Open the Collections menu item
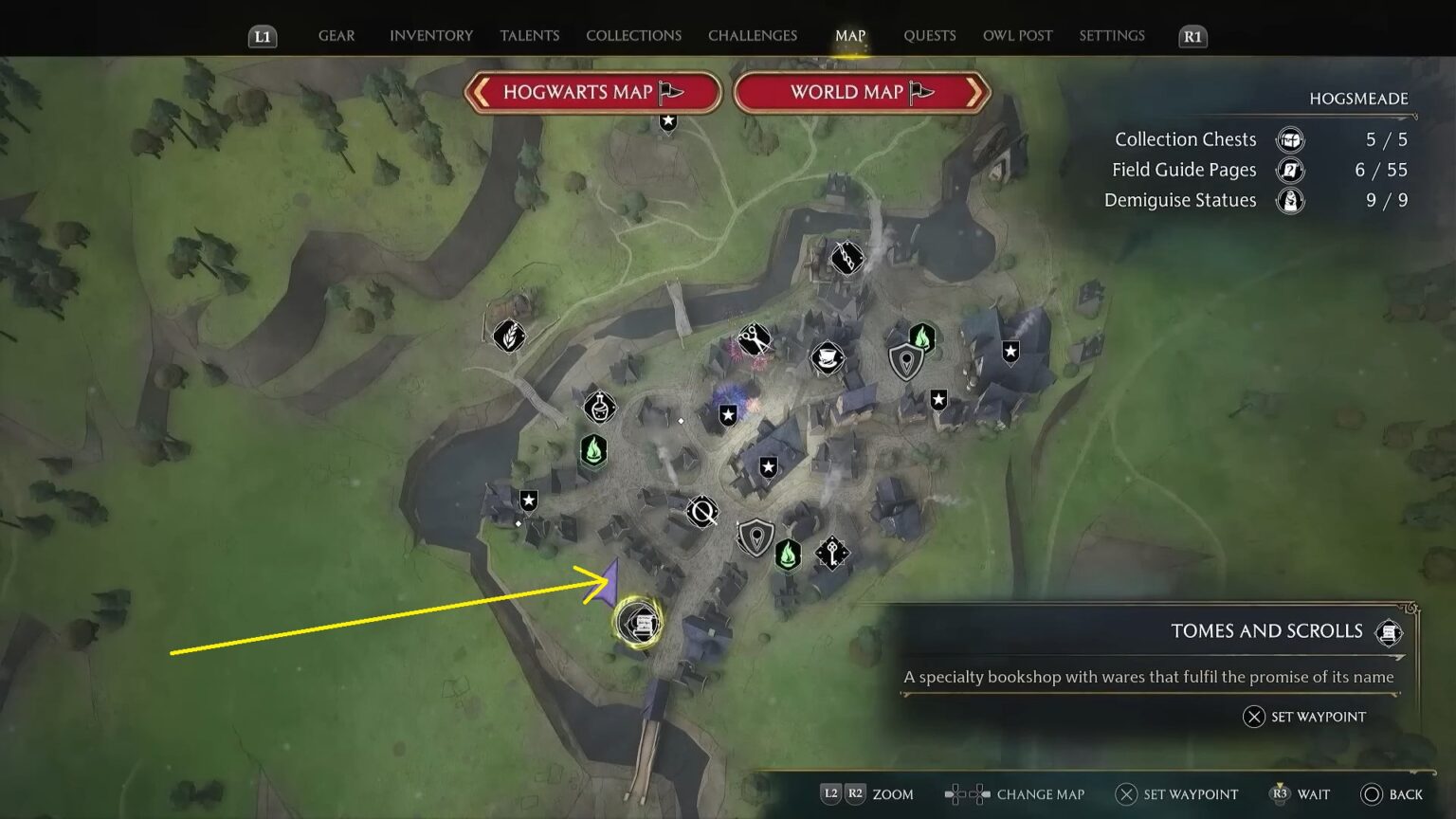 point(632,35)
